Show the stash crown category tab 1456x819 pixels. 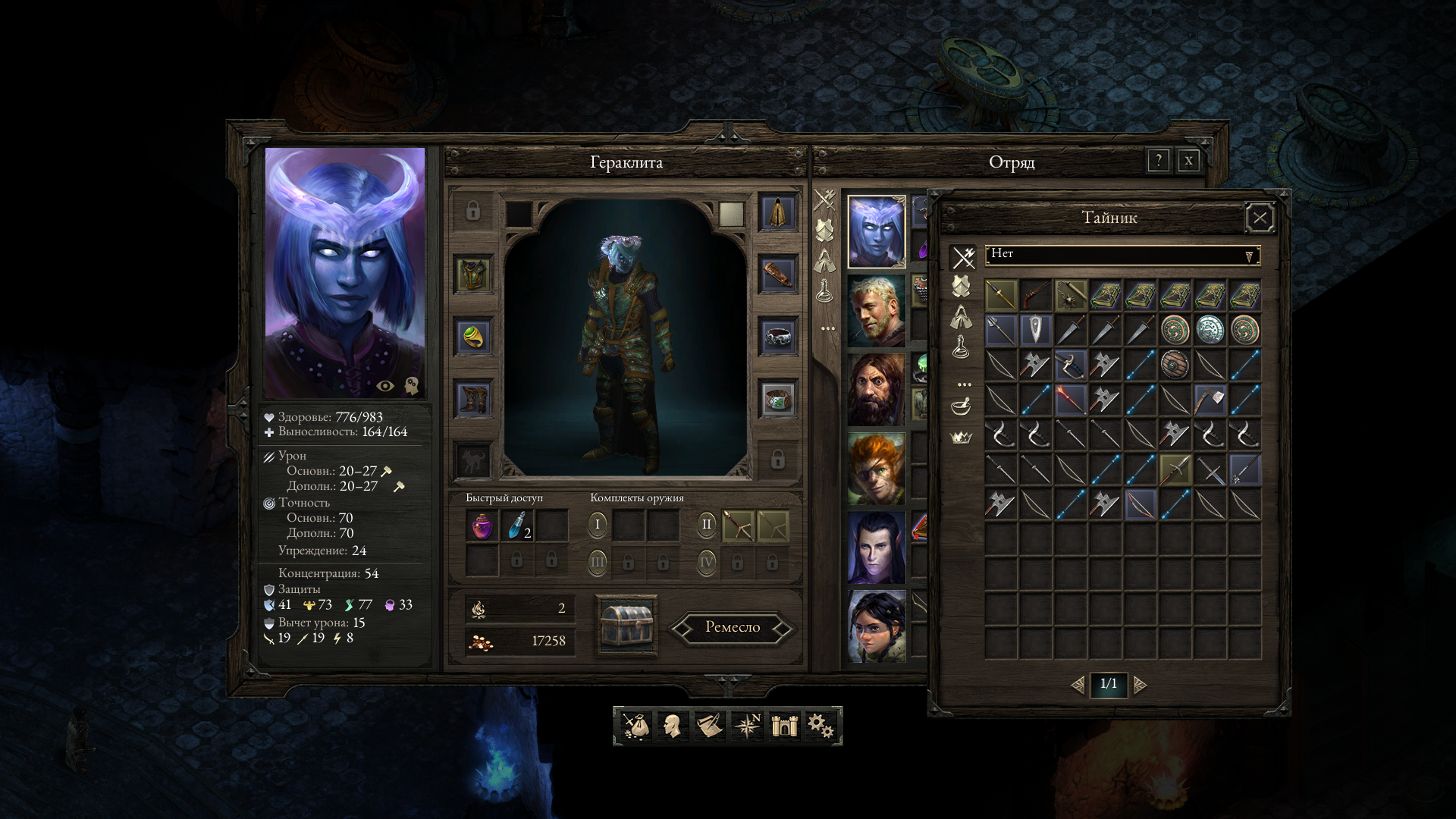(962, 438)
